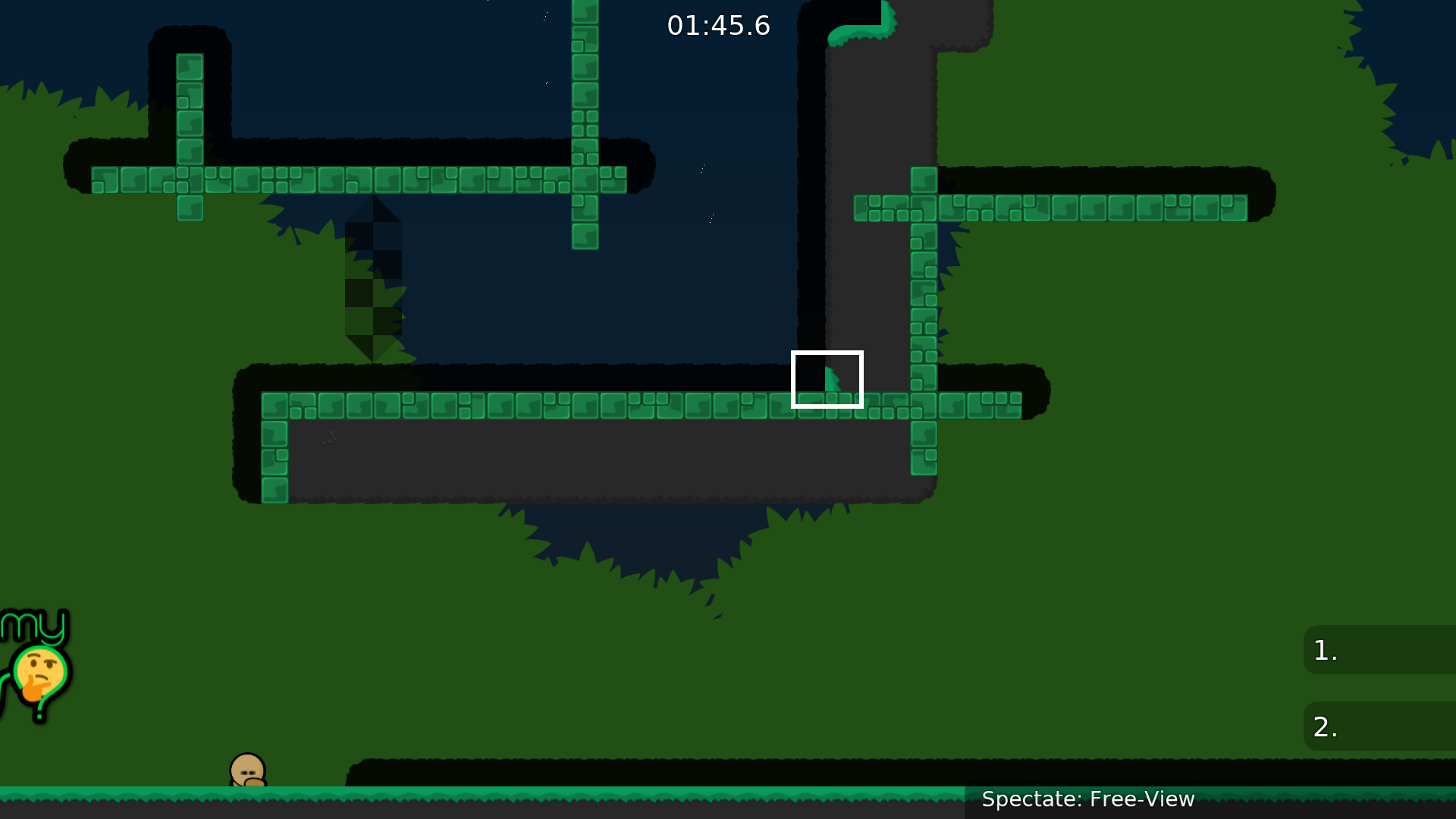Select the second-place scoreboard row
1456x819 pixels.
coord(1379,726)
